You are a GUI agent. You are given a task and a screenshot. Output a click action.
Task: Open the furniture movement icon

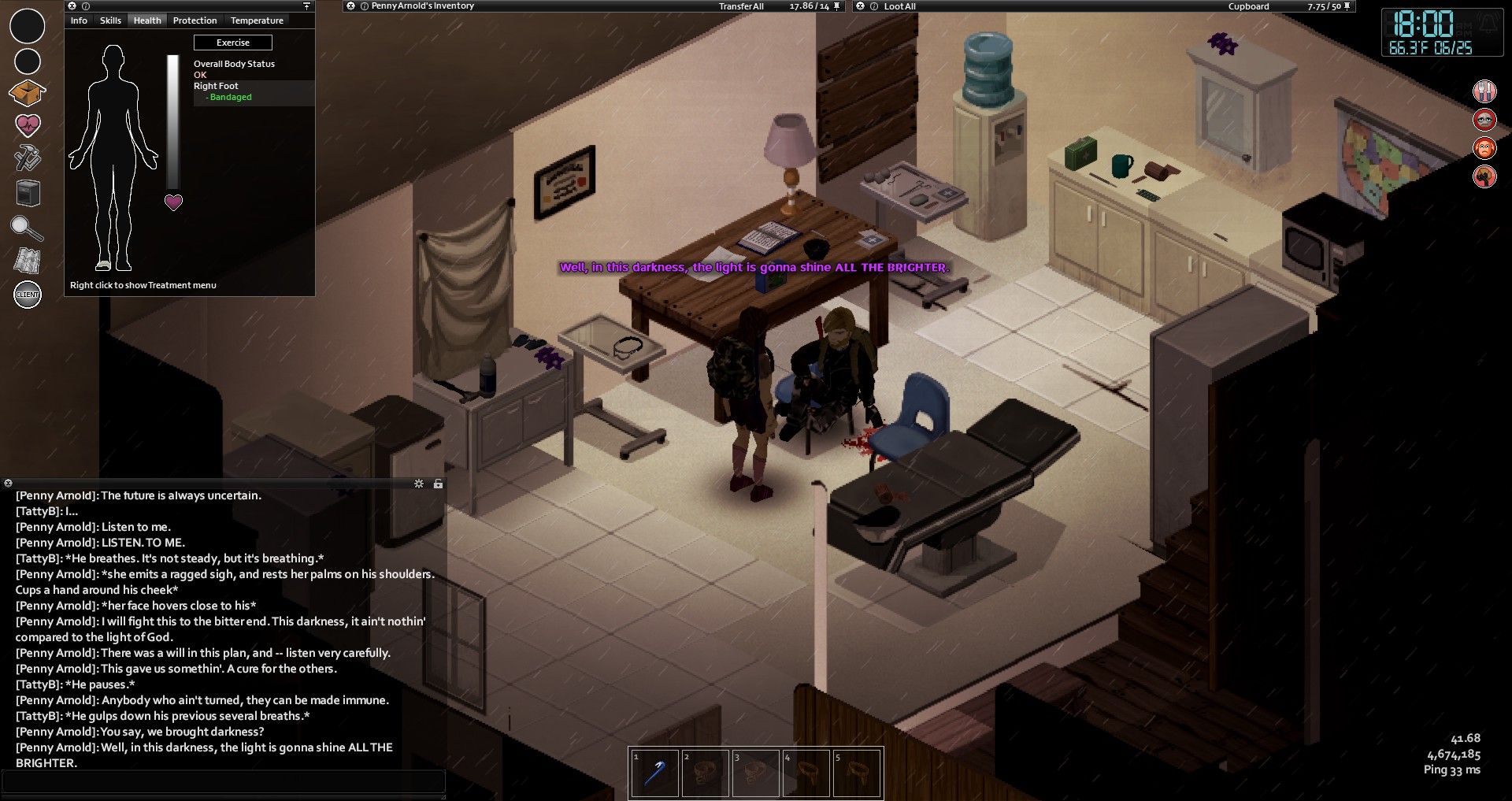[x=28, y=193]
